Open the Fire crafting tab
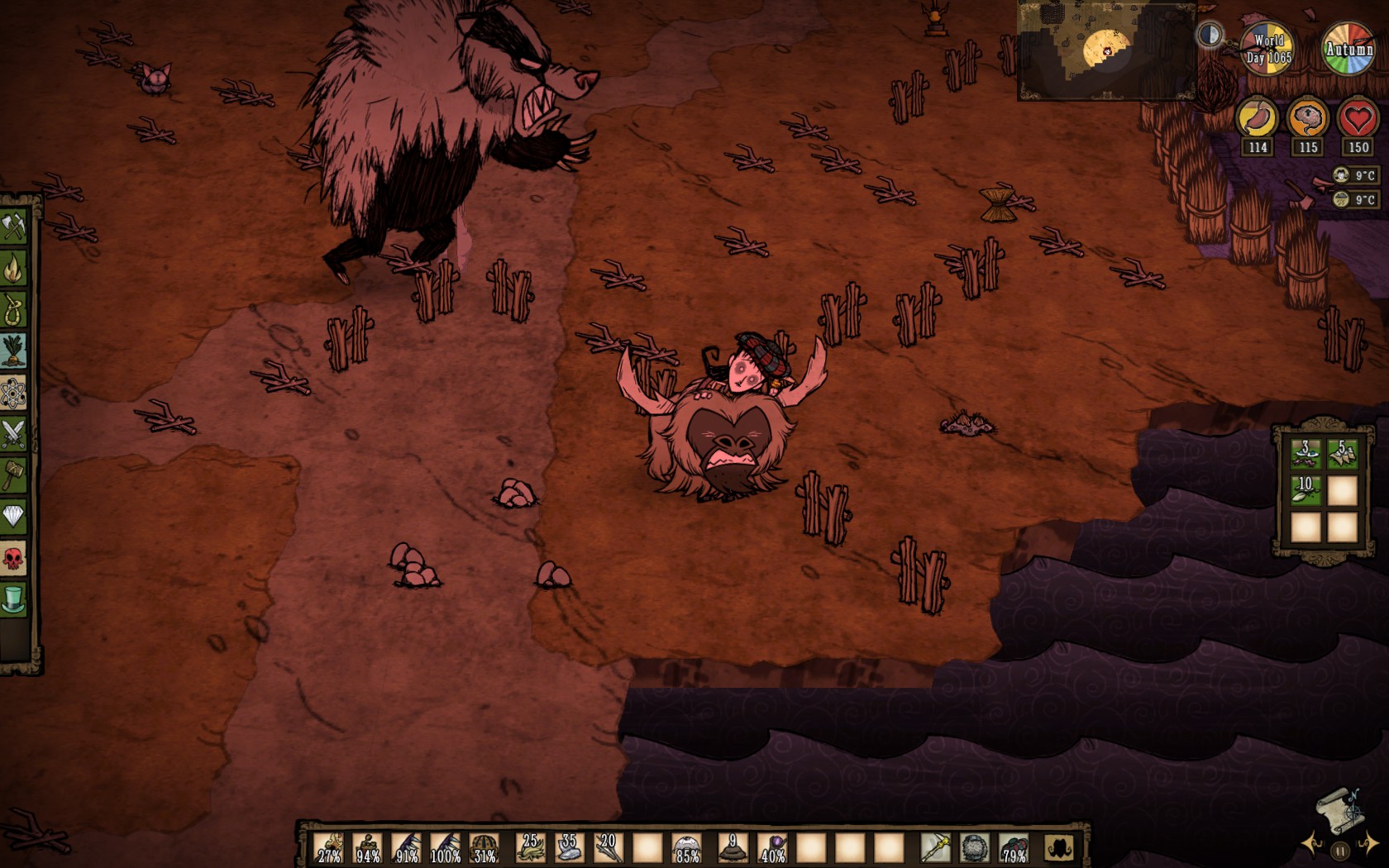The height and width of the screenshot is (868, 1389). coord(14,267)
